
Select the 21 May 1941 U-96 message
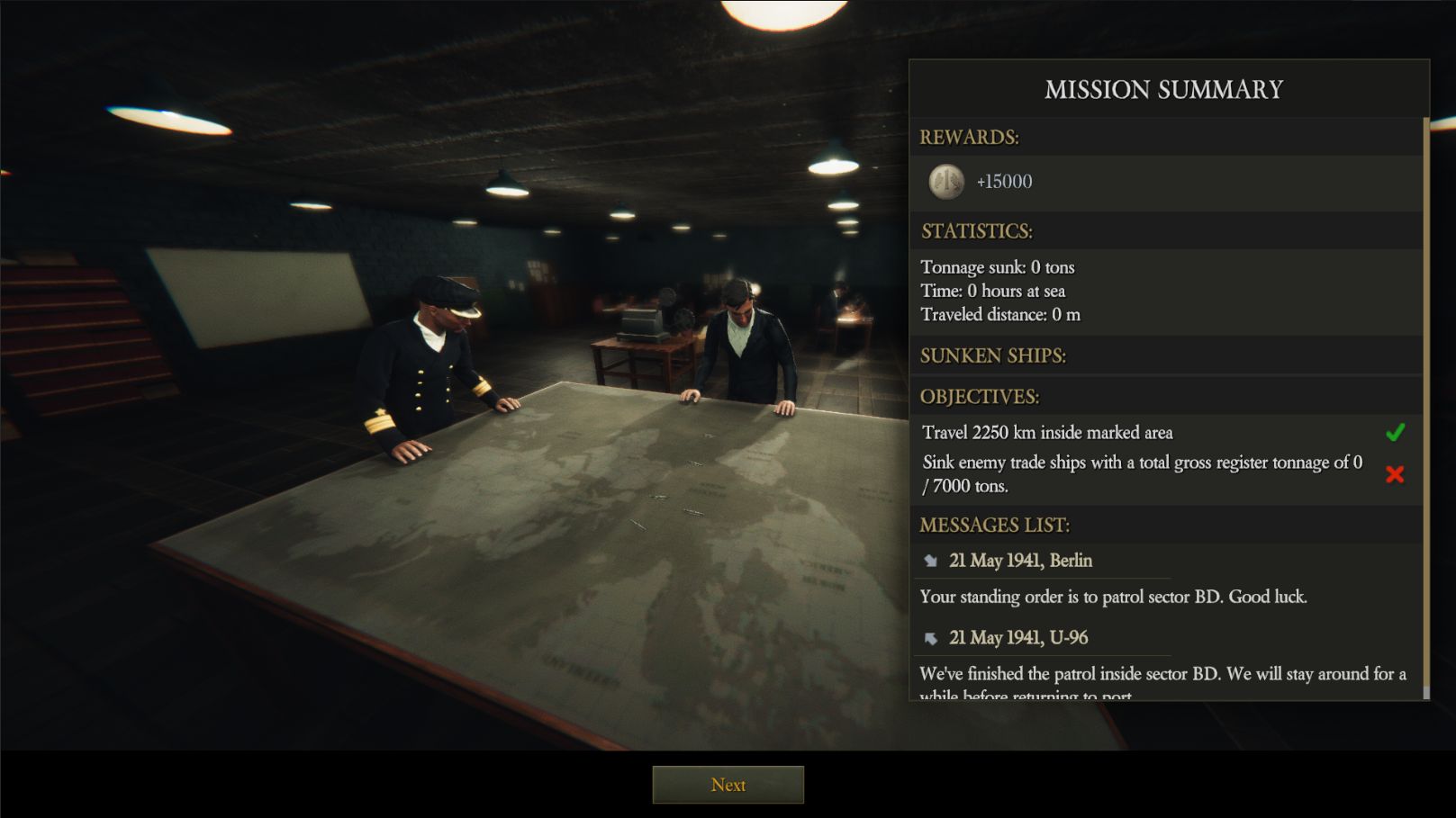(1017, 638)
